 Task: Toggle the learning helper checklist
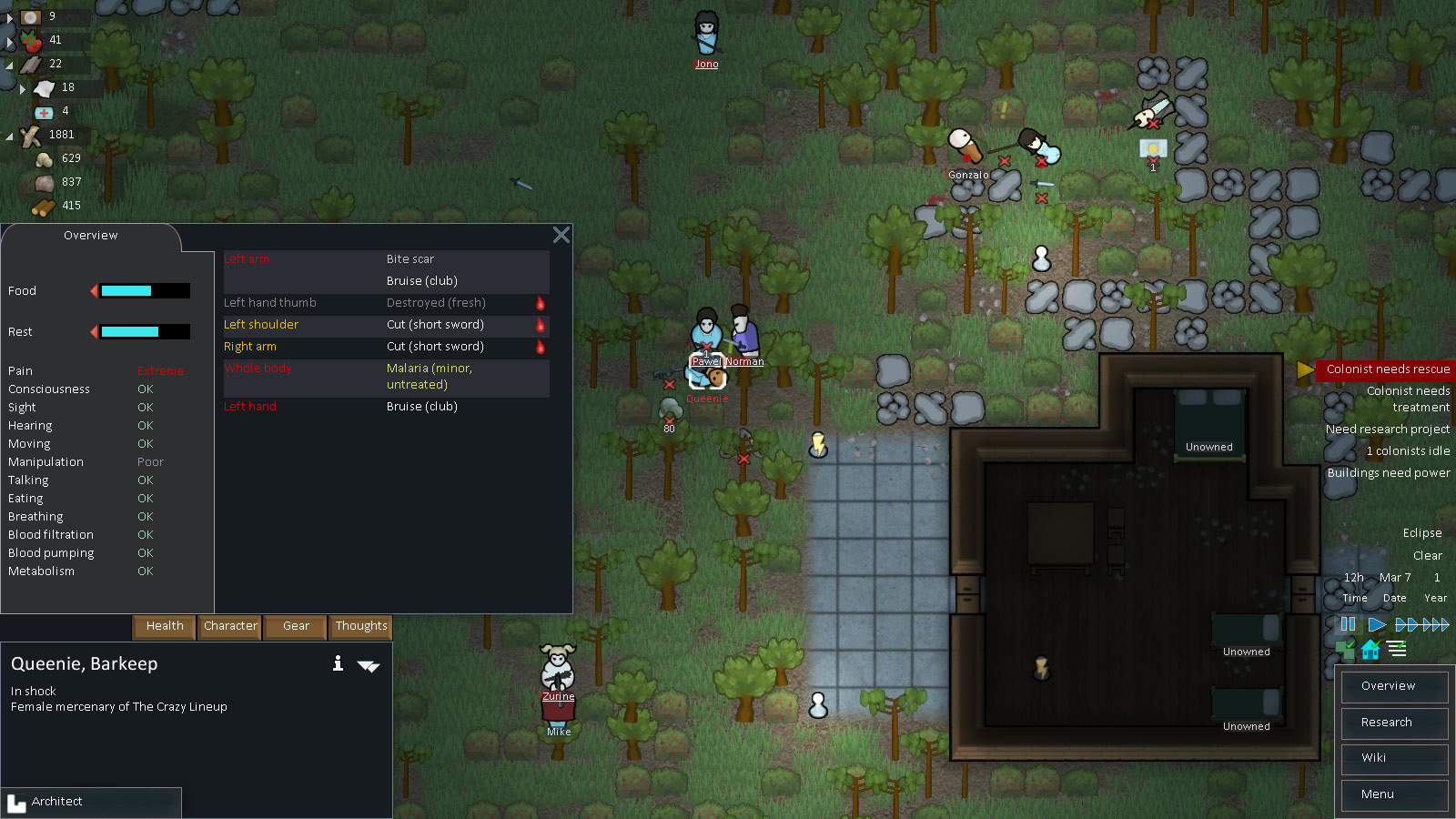point(1397,649)
